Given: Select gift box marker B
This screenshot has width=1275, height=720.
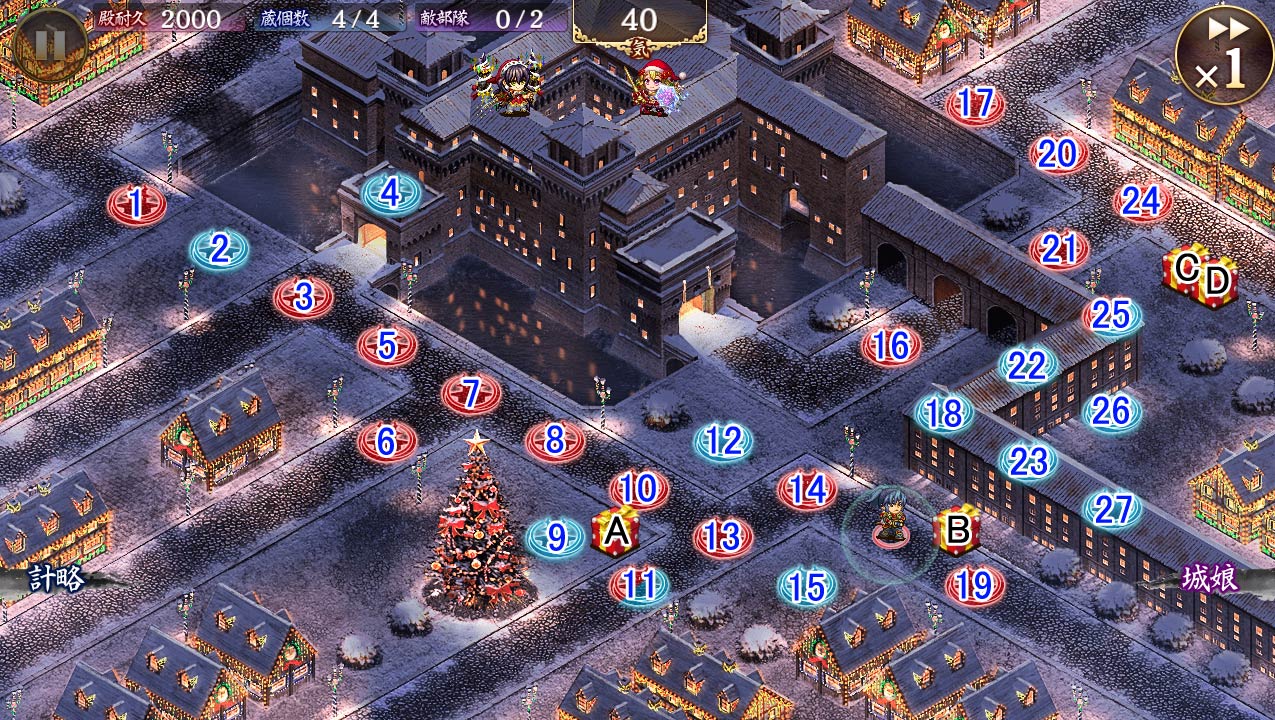Looking at the screenshot, I should click(957, 531).
